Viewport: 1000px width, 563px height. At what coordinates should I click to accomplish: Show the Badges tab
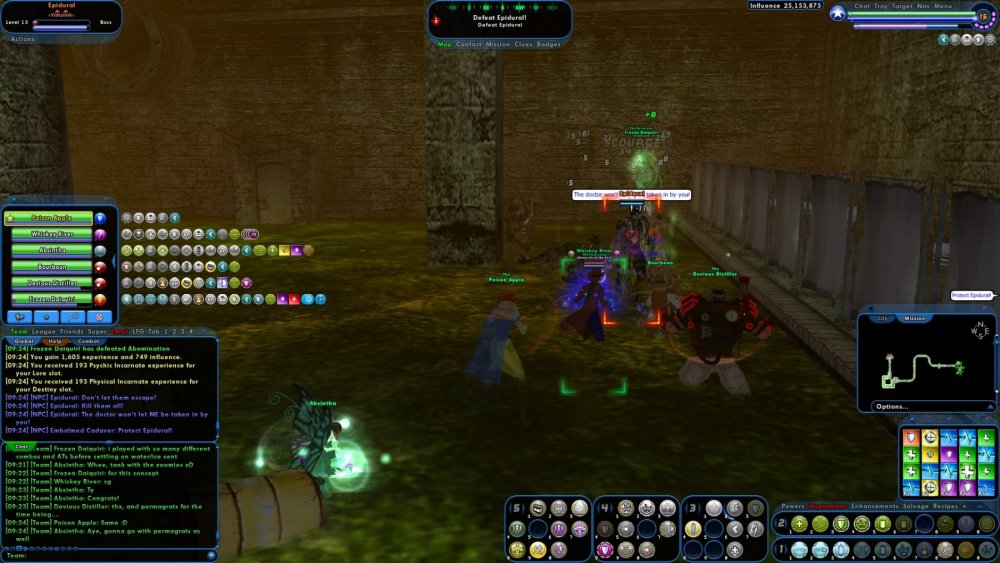549,45
